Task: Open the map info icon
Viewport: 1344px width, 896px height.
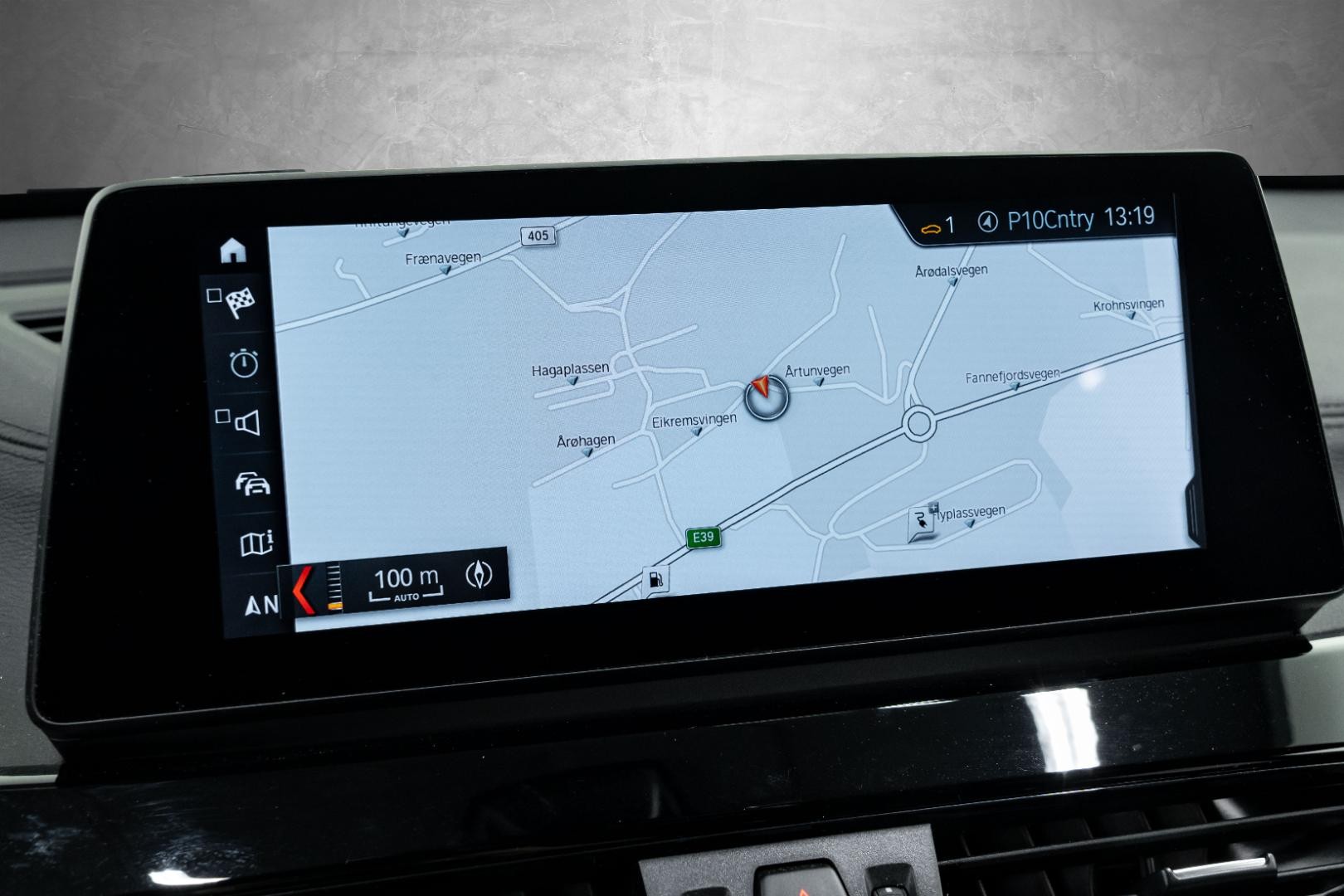Action: click(256, 544)
